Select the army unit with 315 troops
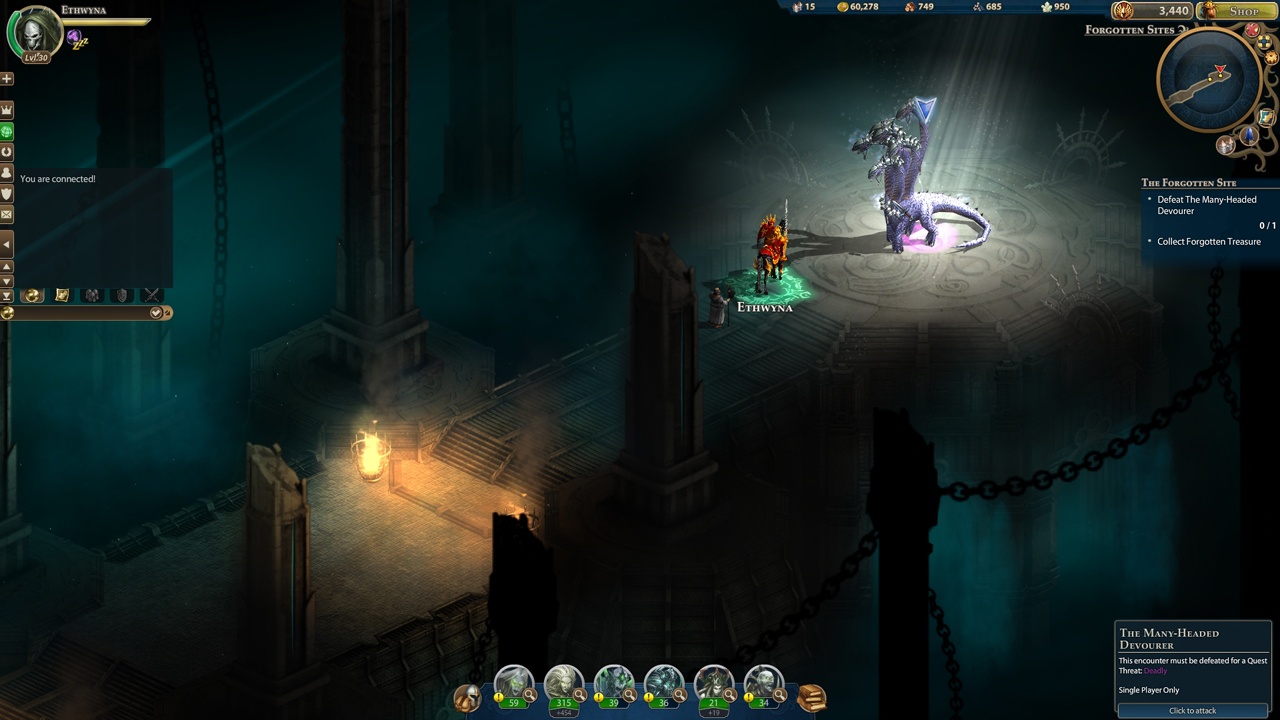 (563, 685)
